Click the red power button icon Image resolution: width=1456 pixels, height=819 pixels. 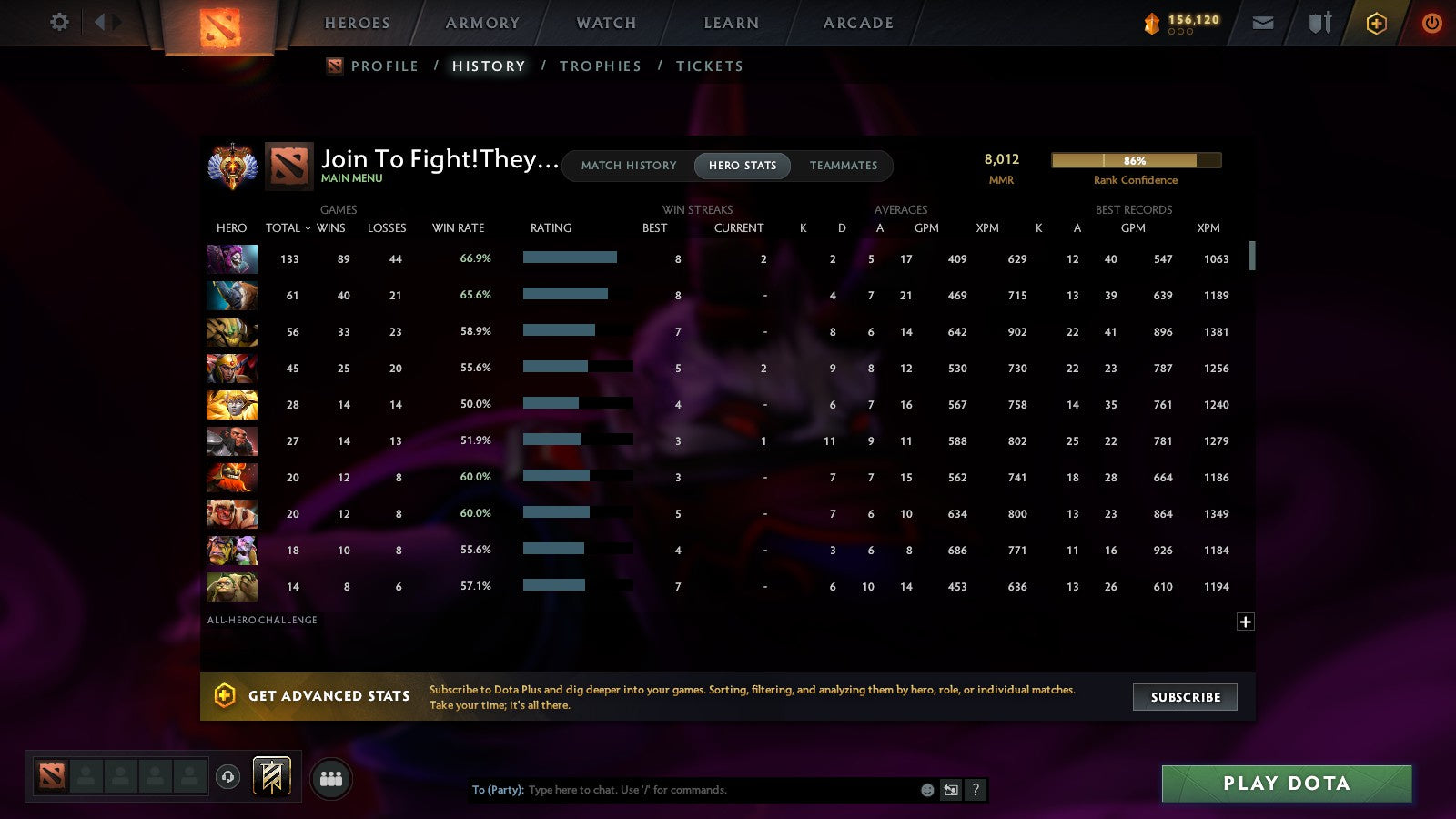point(1431,24)
